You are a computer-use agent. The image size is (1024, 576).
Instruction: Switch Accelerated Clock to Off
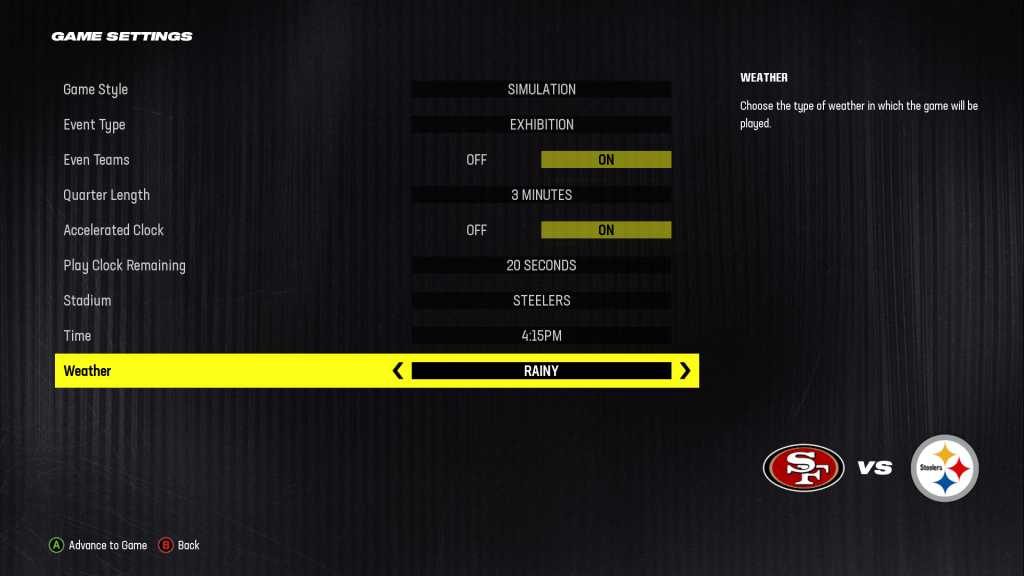coord(476,230)
